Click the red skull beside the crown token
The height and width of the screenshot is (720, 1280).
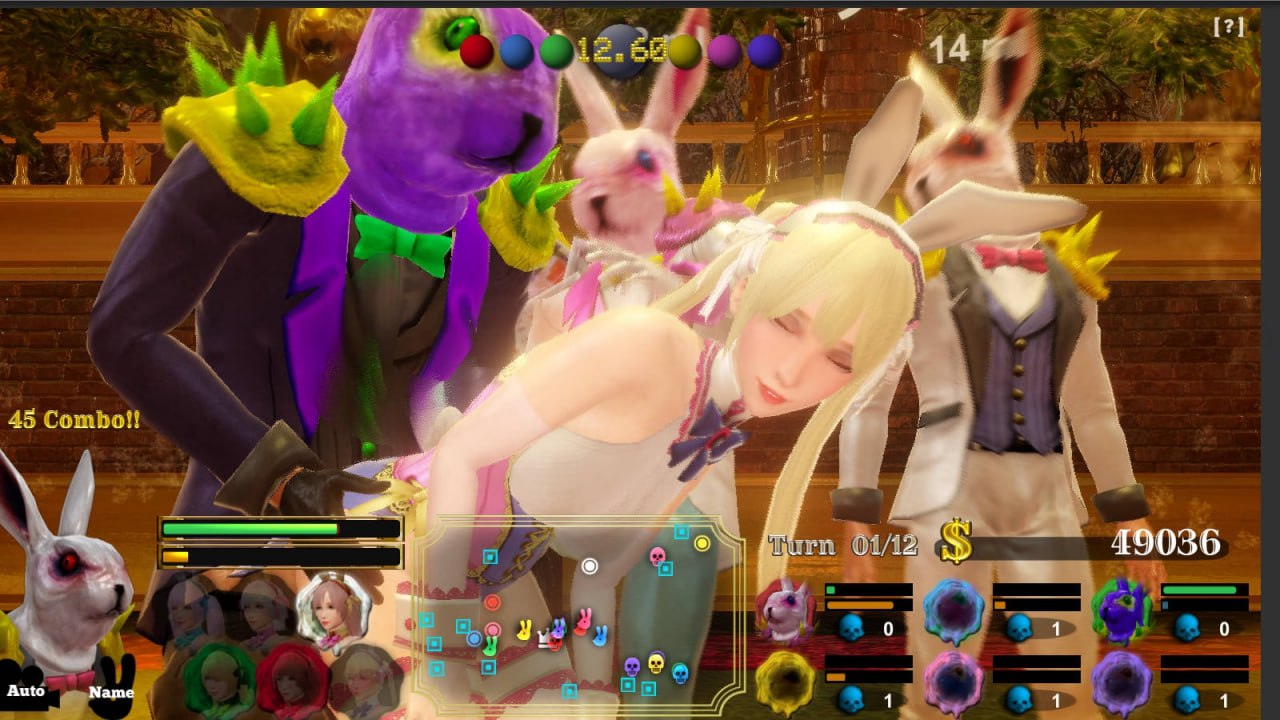(556, 644)
